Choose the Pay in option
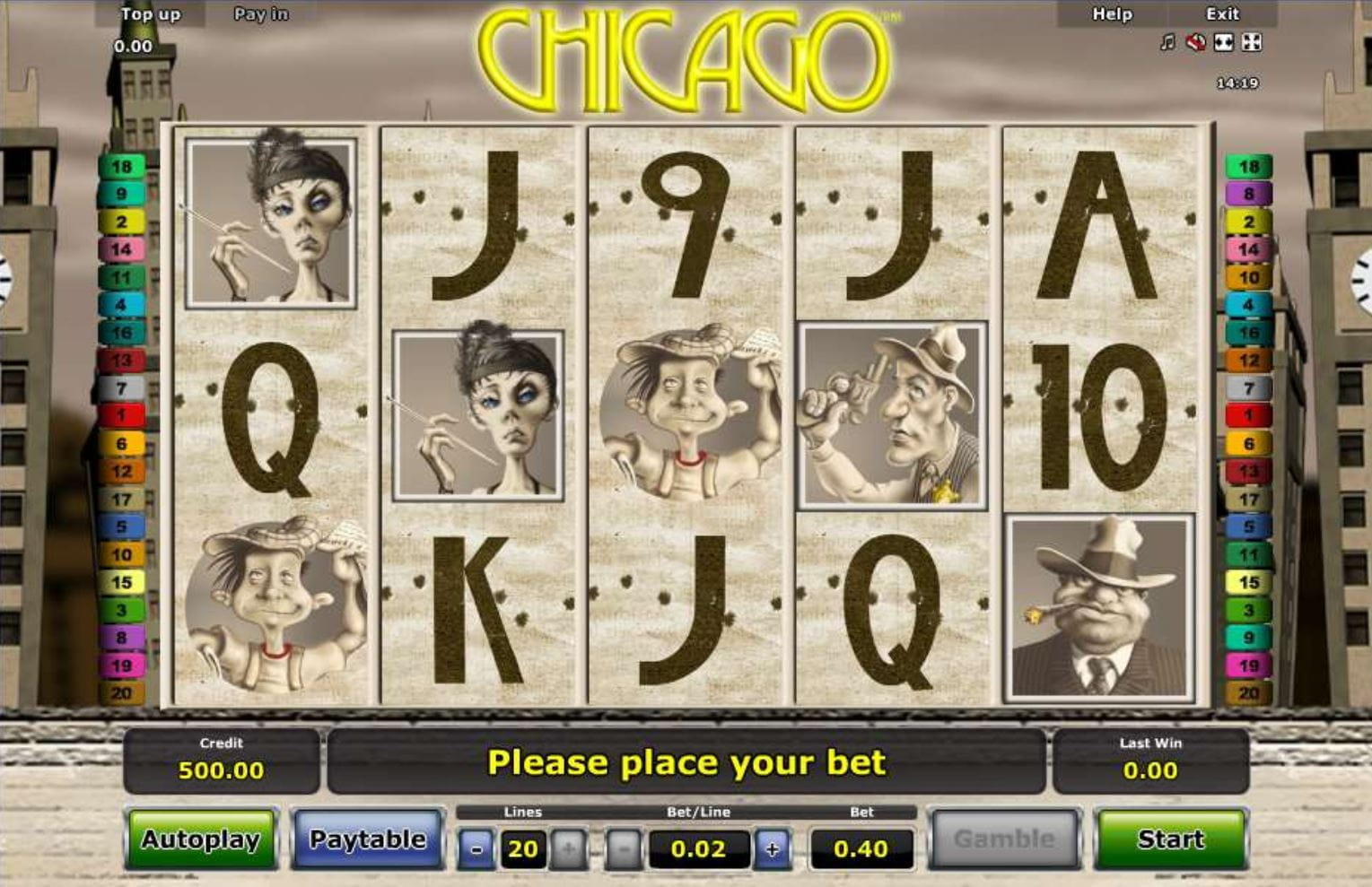The image size is (1372, 887). click(x=261, y=14)
